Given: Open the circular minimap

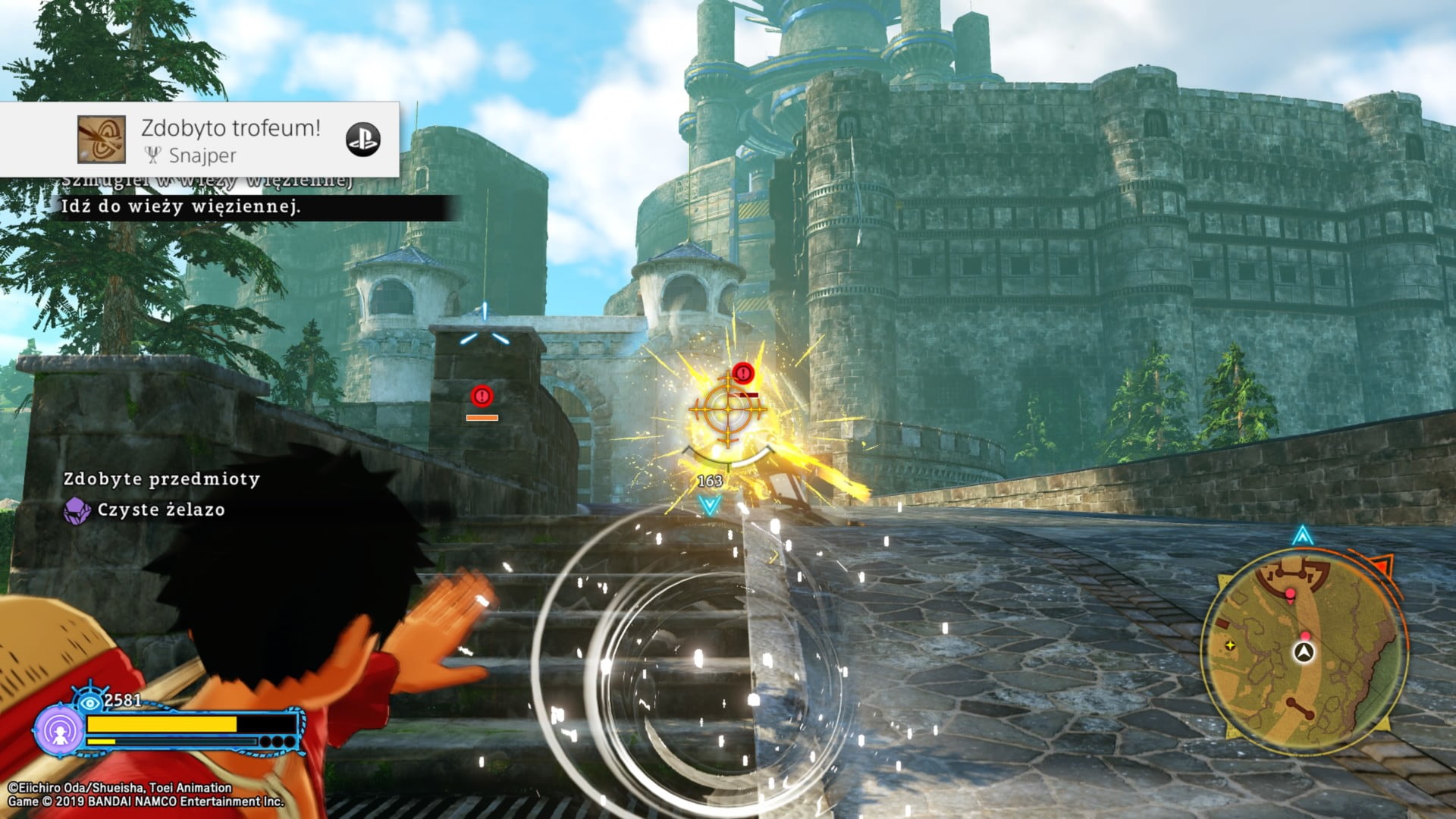Looking at the screenshot, I should tap(1303, 652).
